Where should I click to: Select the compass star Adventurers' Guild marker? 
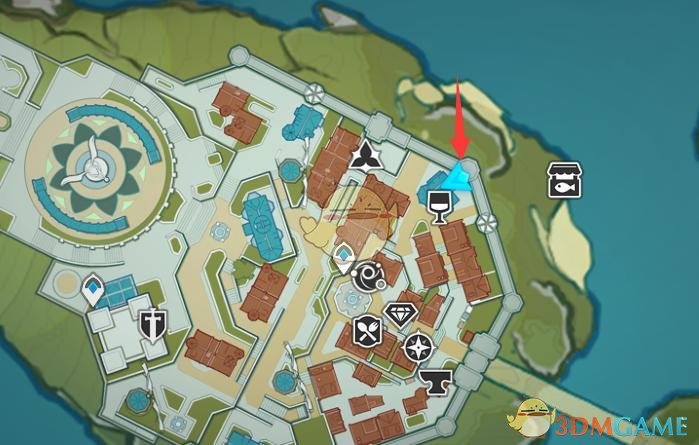tap(417, 348)
